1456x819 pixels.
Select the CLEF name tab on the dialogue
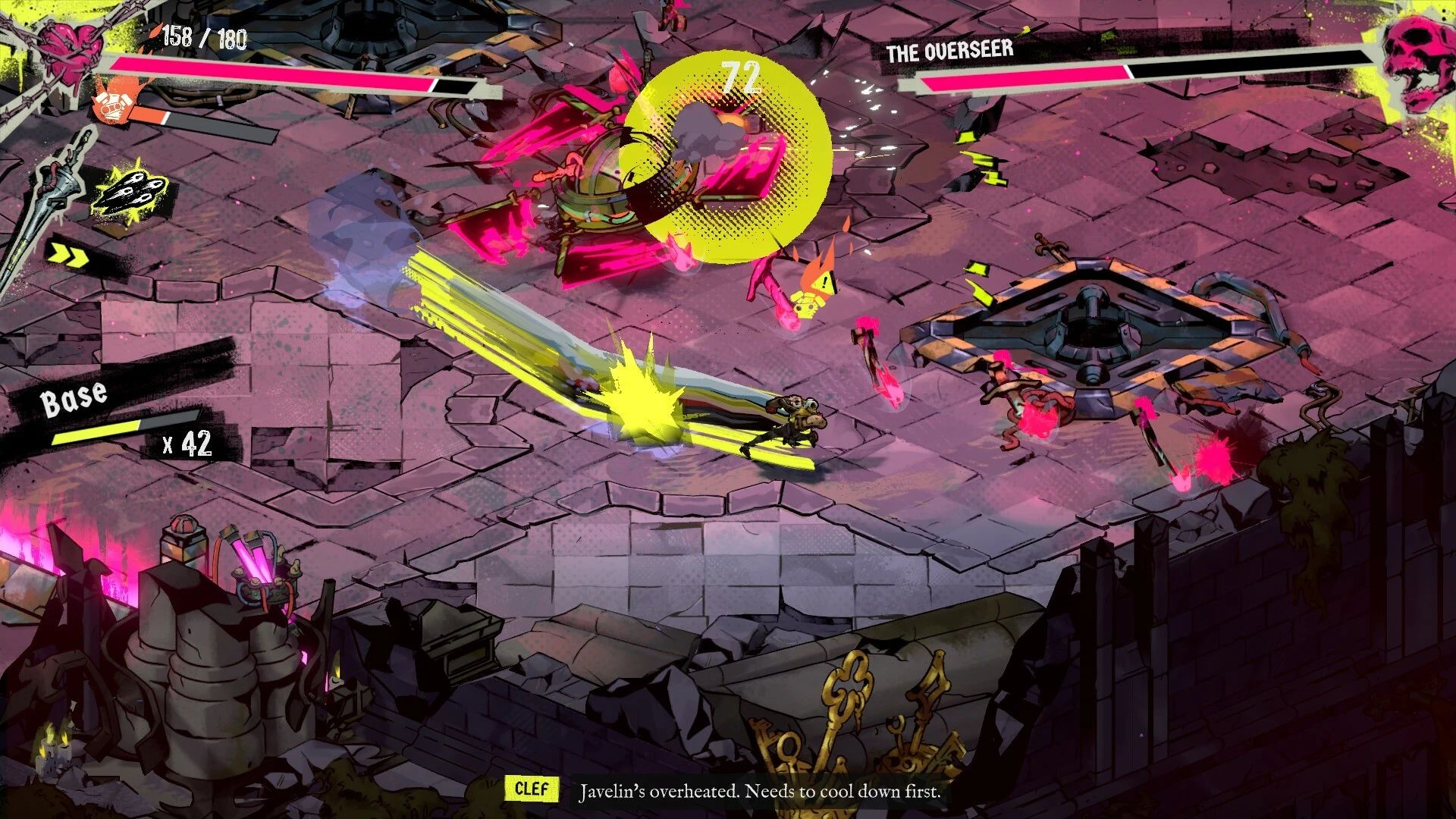coord(532,789)
